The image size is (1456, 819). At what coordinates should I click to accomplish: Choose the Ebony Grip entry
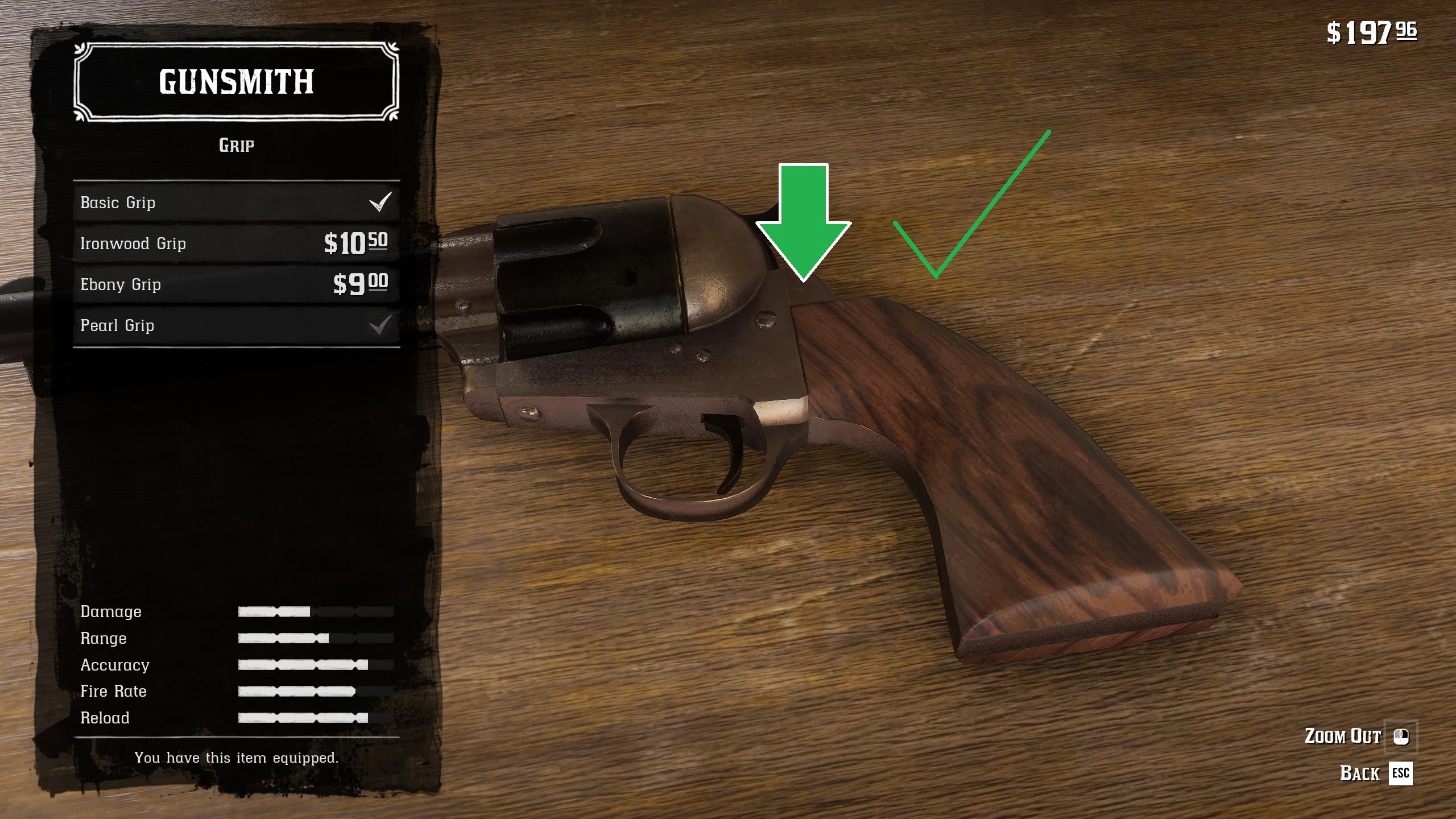click(x=236, y=284)
